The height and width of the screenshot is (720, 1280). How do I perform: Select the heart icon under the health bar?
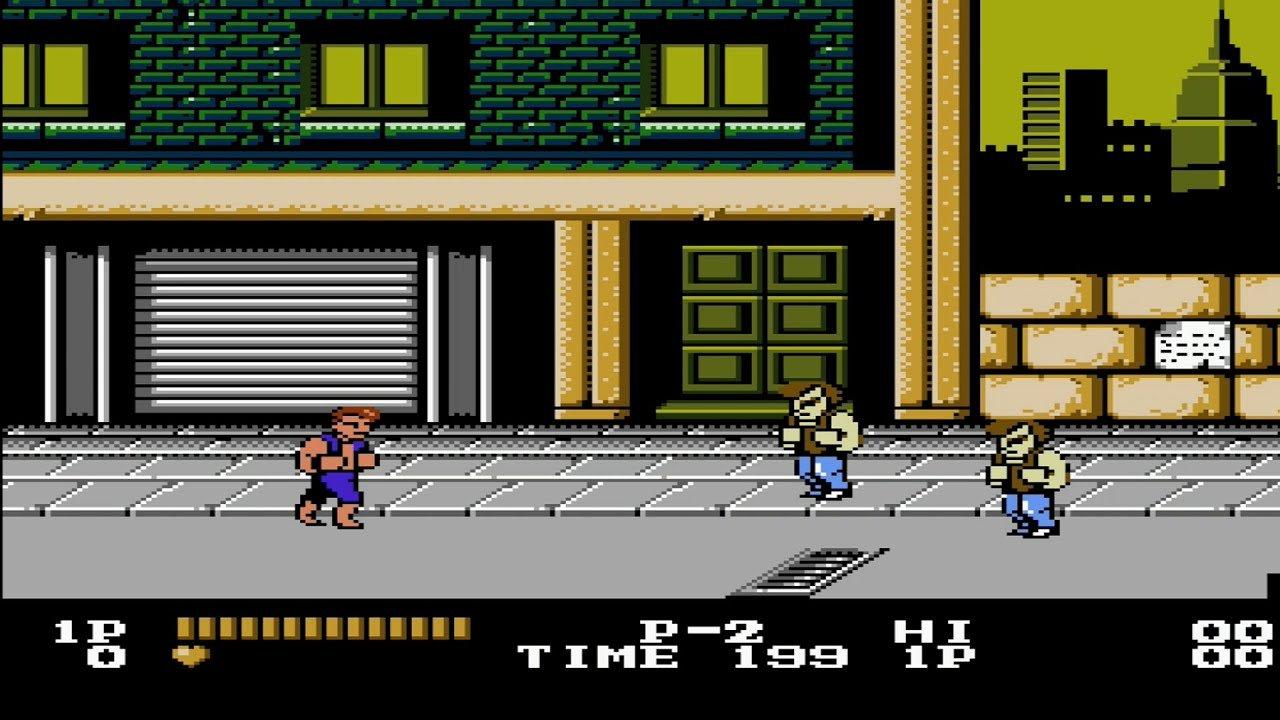[191, 651]
